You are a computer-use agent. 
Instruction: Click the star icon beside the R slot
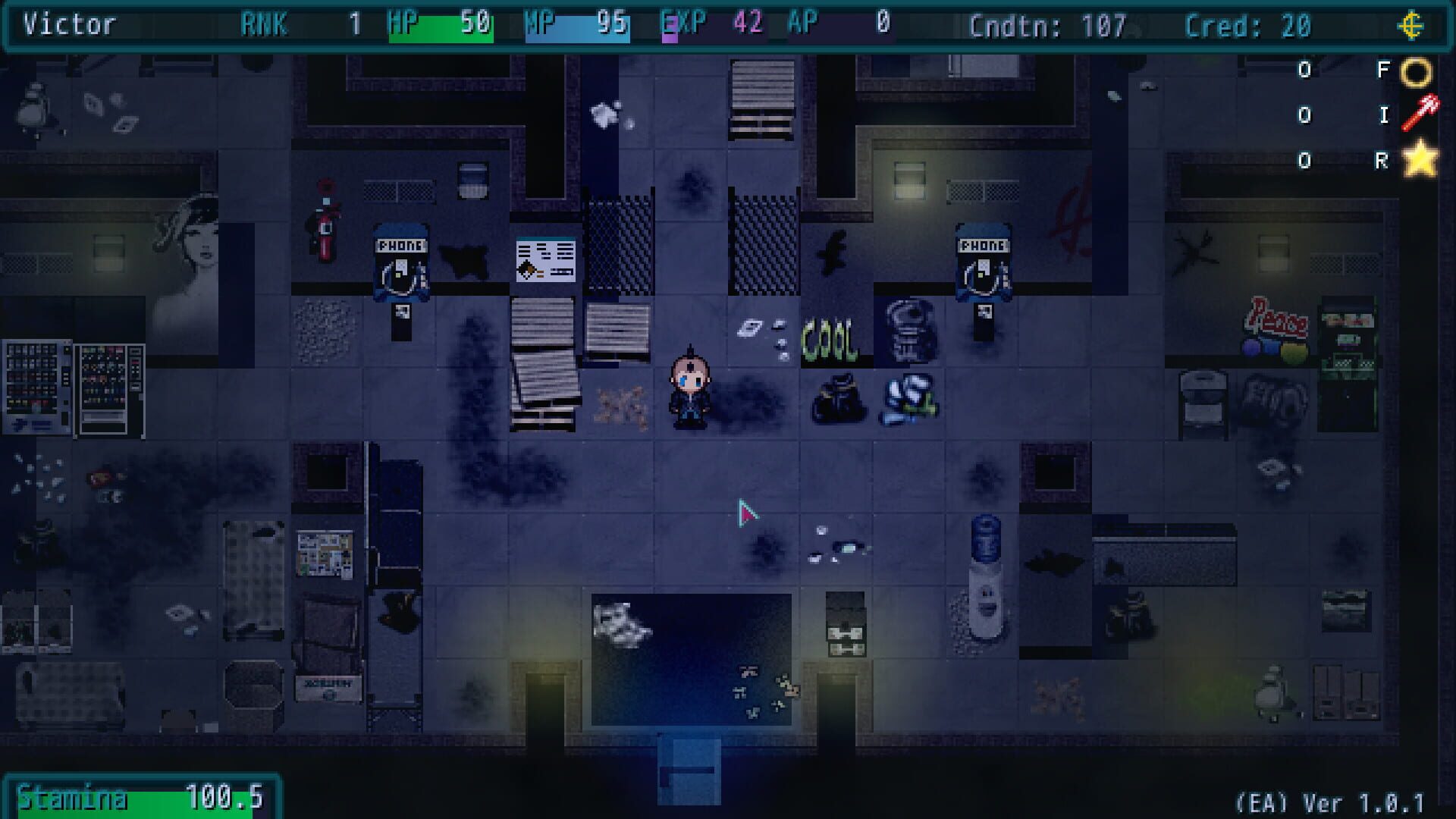(x=1420, y=160)
